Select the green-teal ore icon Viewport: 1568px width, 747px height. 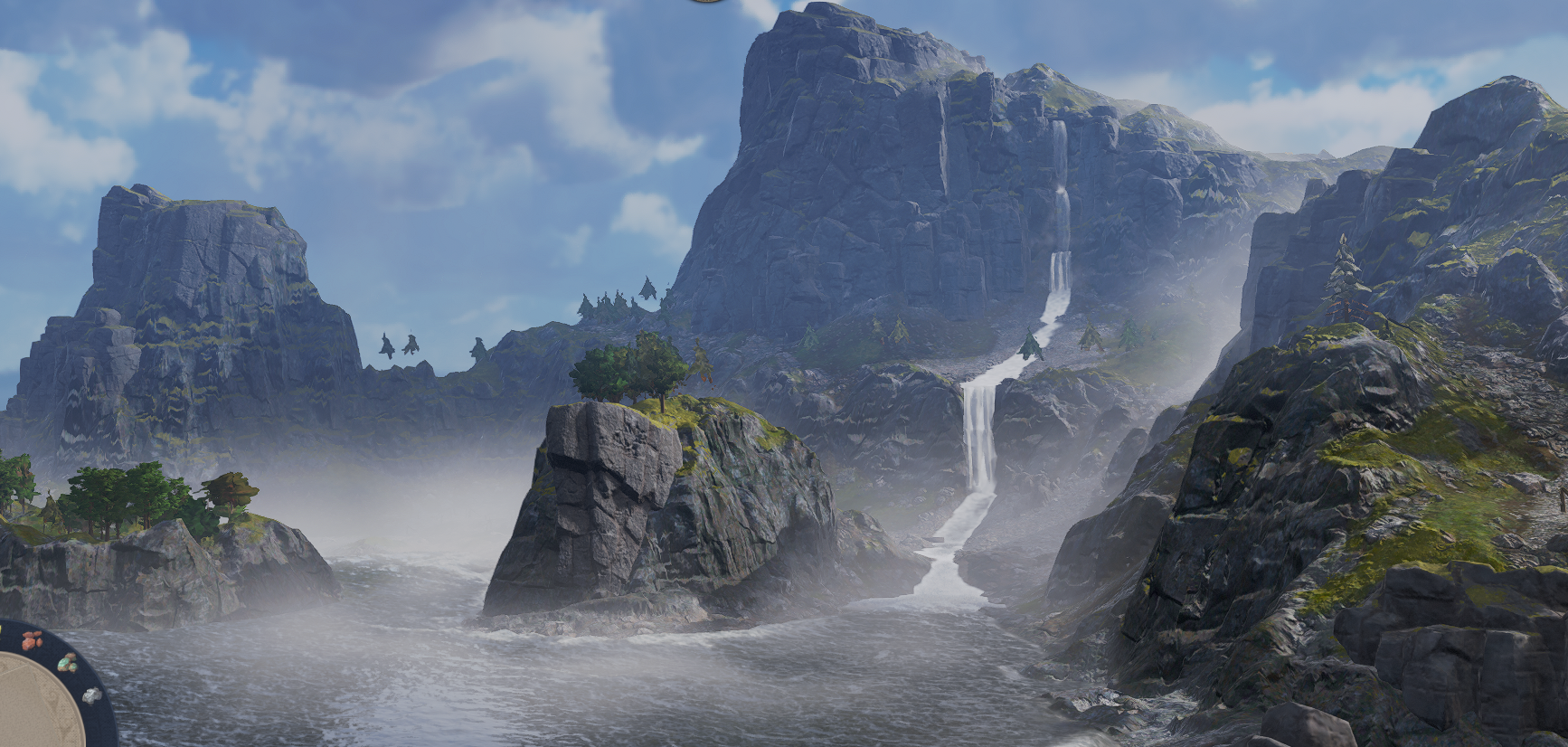(67, 664)
